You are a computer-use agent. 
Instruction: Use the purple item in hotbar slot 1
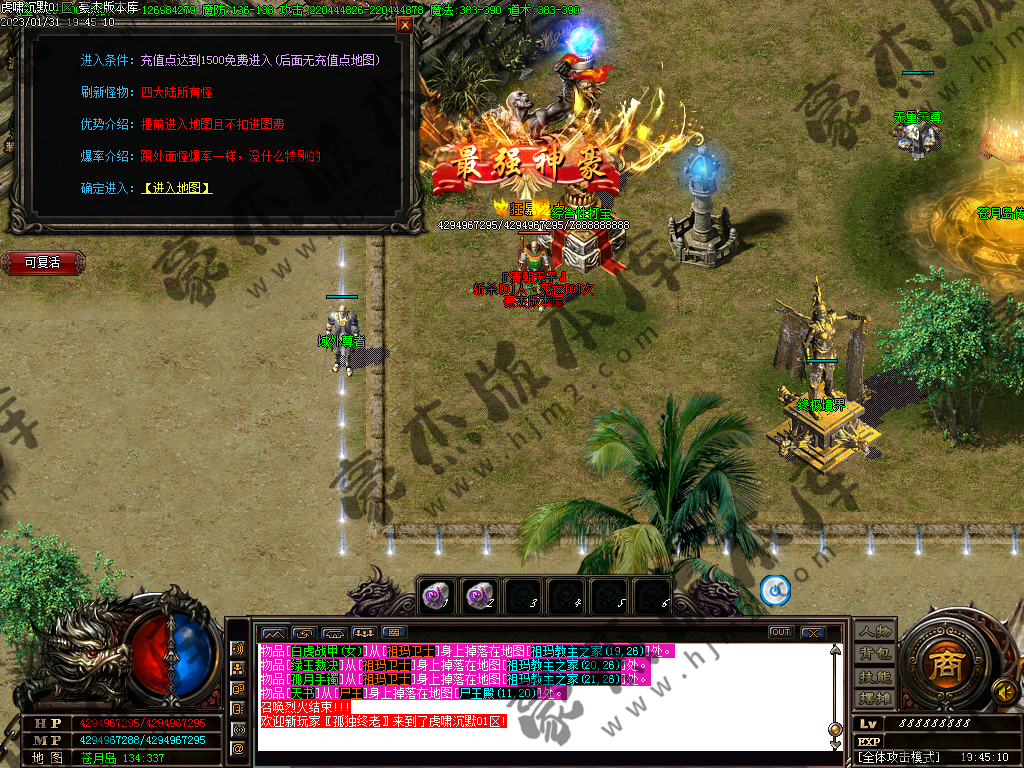tap(433, 596)
